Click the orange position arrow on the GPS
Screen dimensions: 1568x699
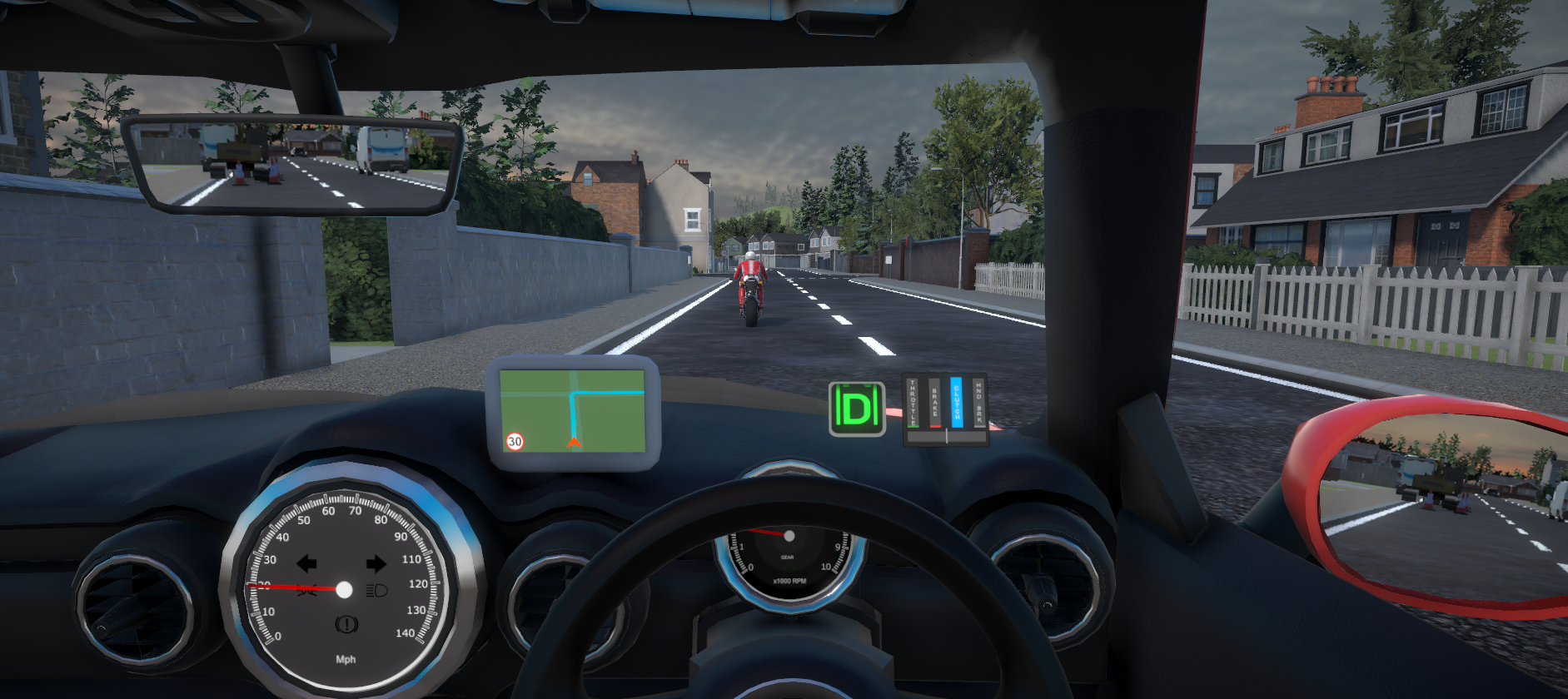[574, 442]
